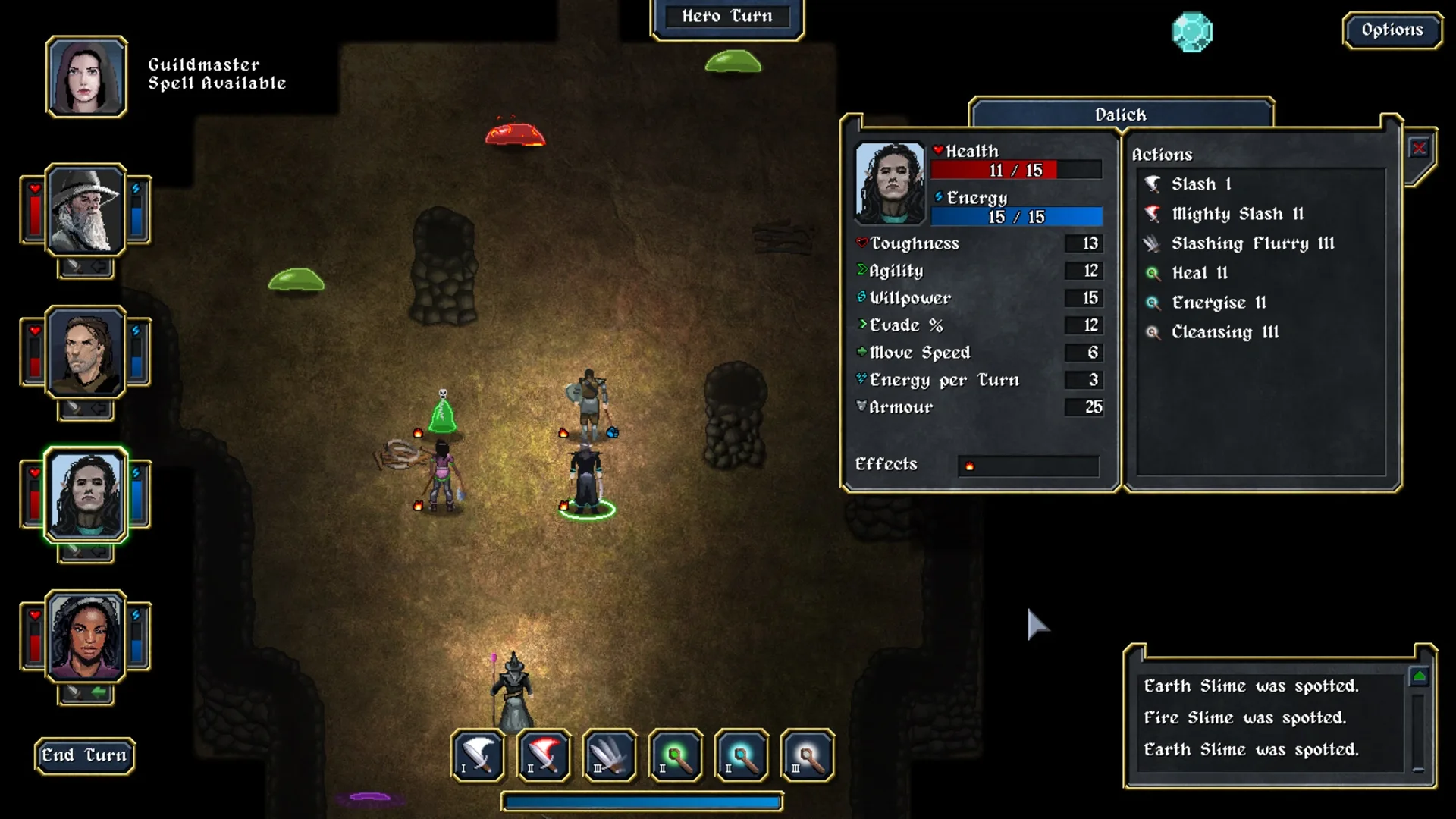End the current hero turn
Viewport: 1456px width, 819px height.
coord(84,755)
